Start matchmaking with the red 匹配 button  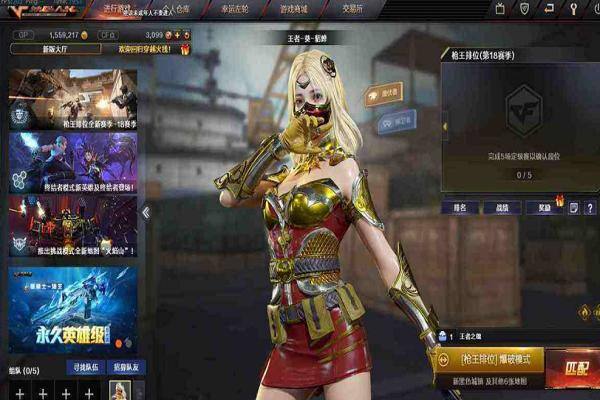tap(575, 366)
